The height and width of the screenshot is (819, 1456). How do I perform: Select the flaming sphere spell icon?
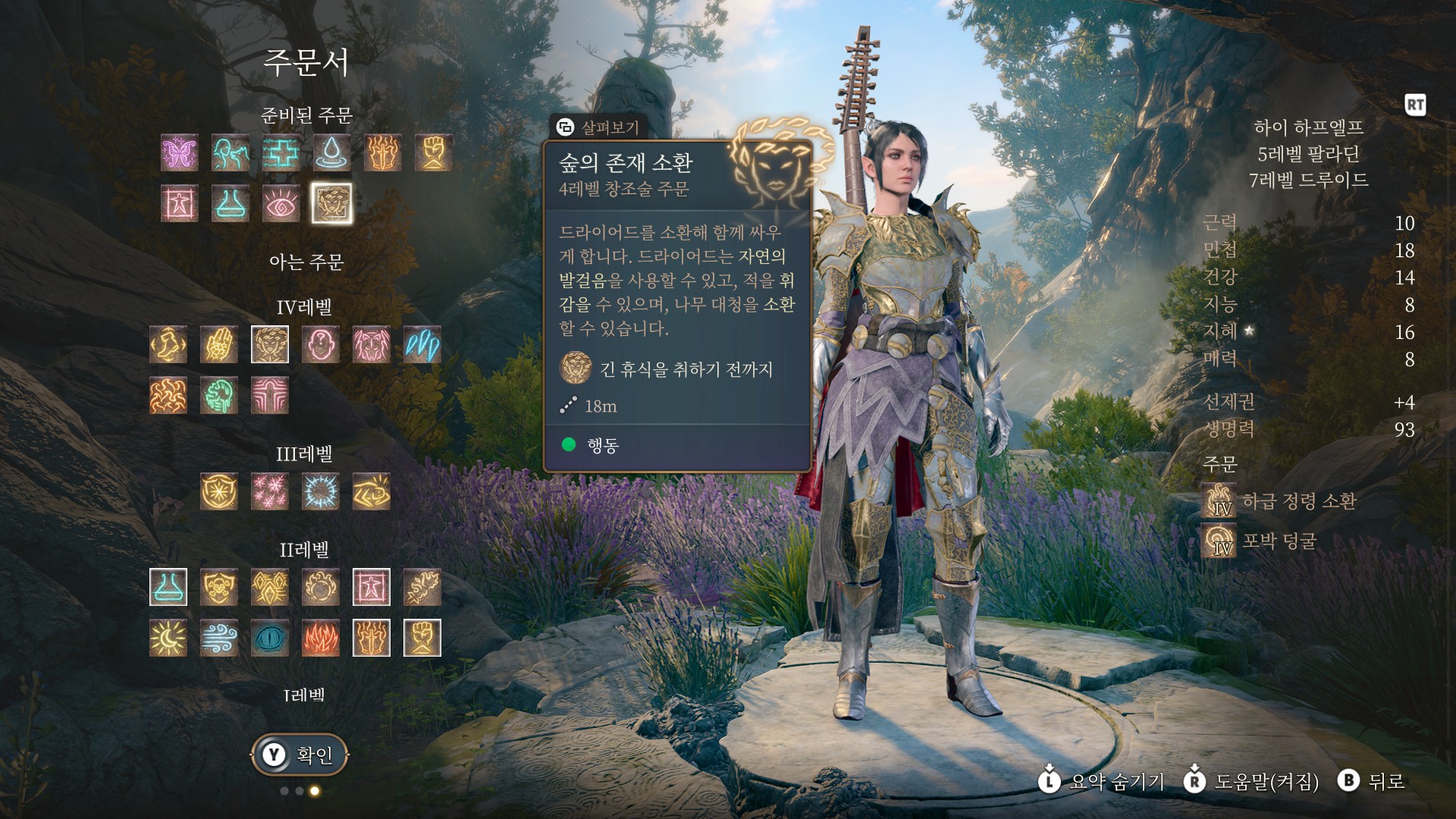pos(320,587)
